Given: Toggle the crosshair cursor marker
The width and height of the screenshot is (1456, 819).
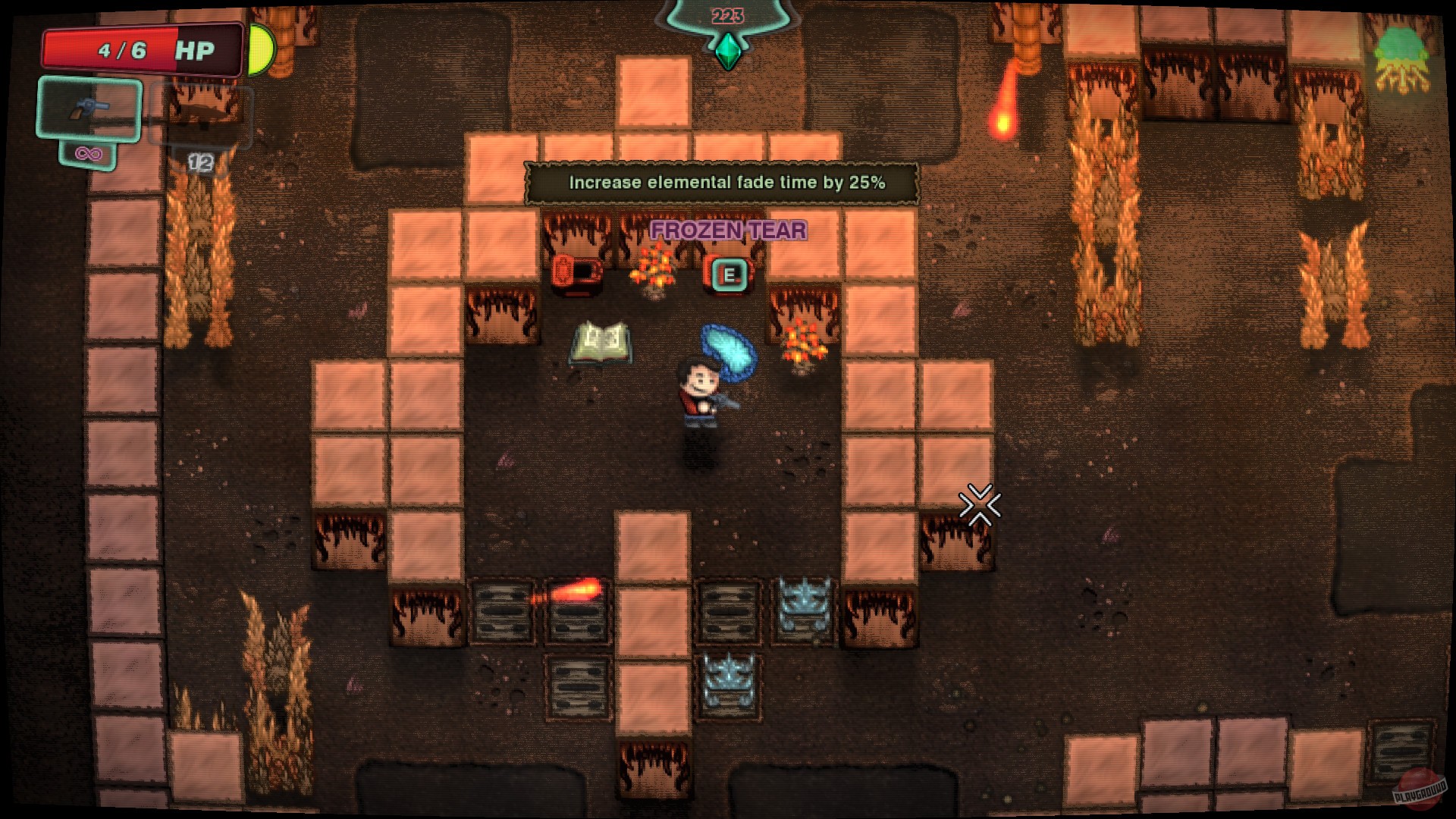Looking at the screenshot, I should pyautogui.click(x=979, y=503).
